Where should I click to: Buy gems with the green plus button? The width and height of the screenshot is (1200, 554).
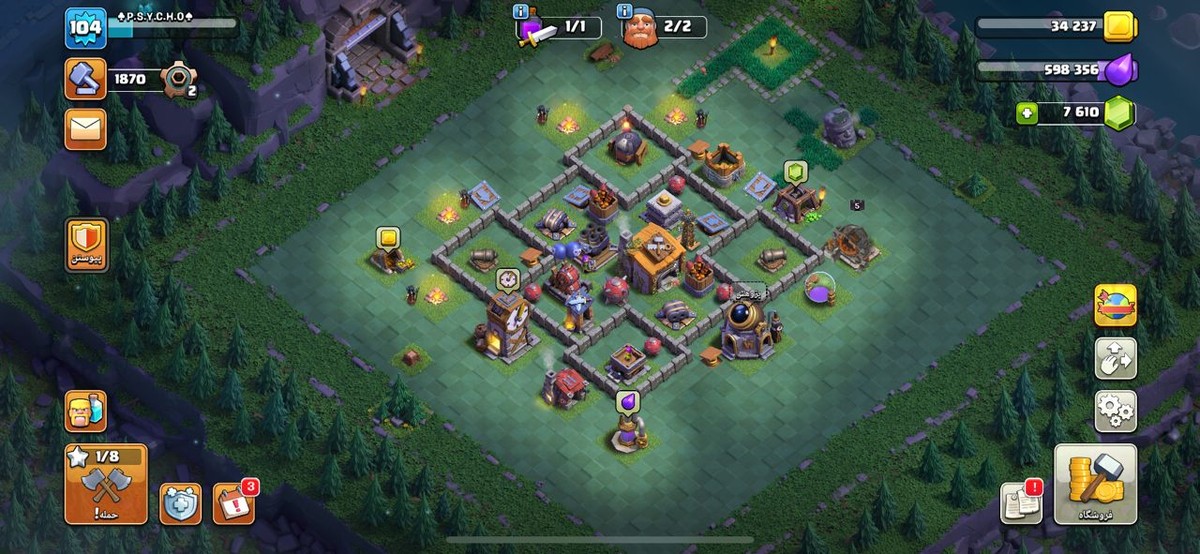pyautogui.click(x=1025, y=113)
